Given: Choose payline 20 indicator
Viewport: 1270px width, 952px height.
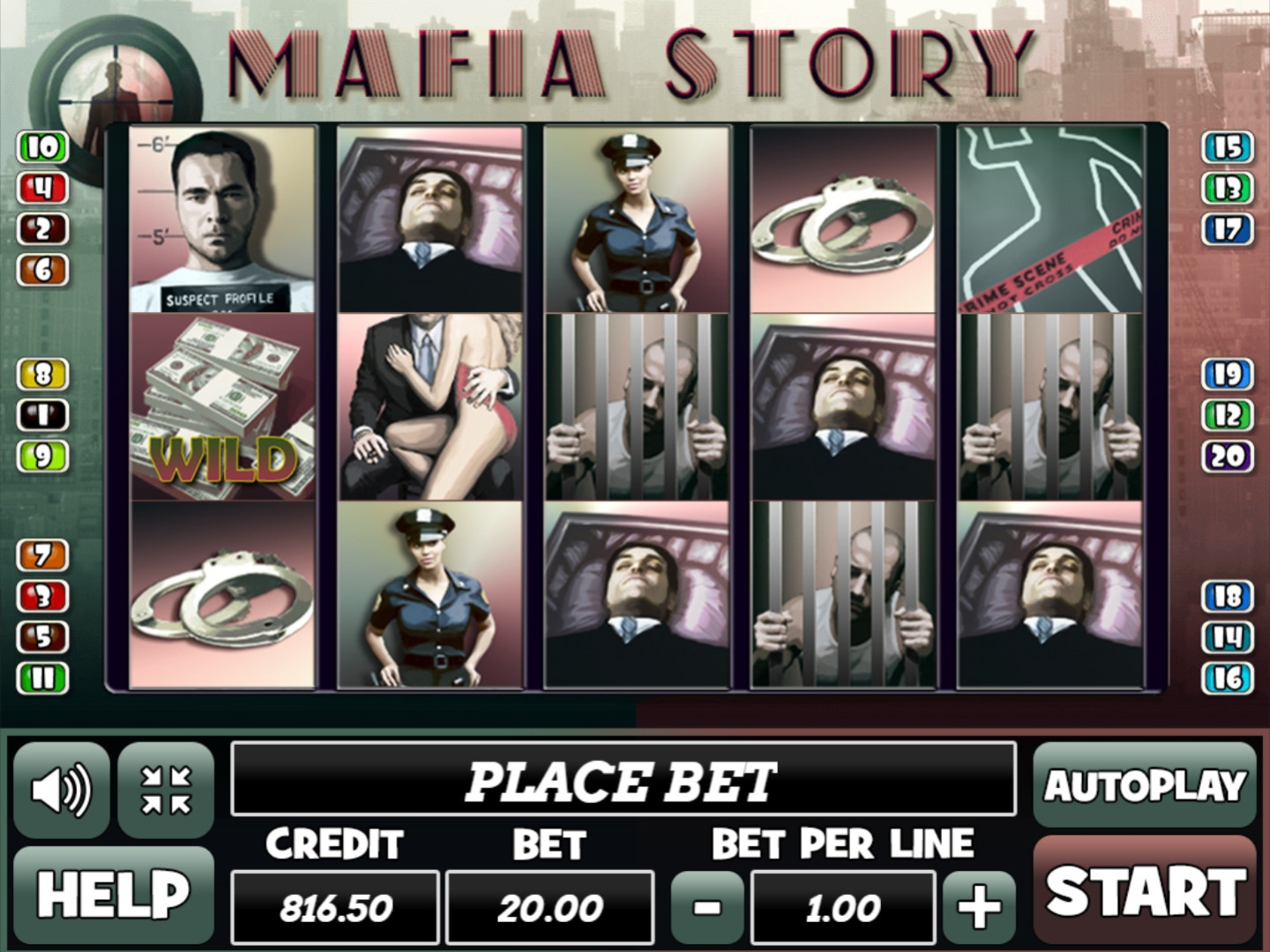Looking at the screenshot, I should (1228, 457).
